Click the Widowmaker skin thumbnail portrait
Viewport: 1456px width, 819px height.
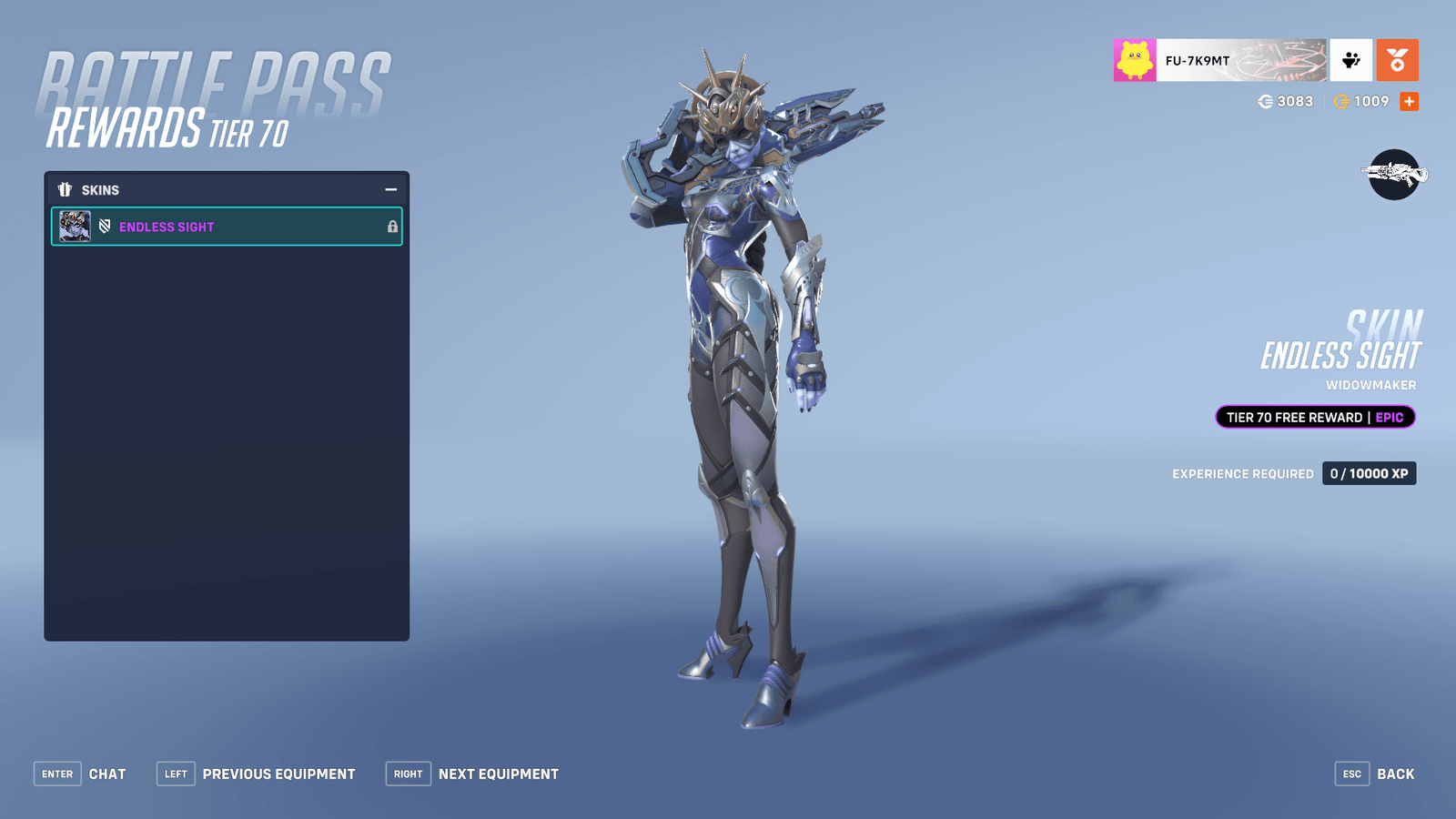pos(74,227)
